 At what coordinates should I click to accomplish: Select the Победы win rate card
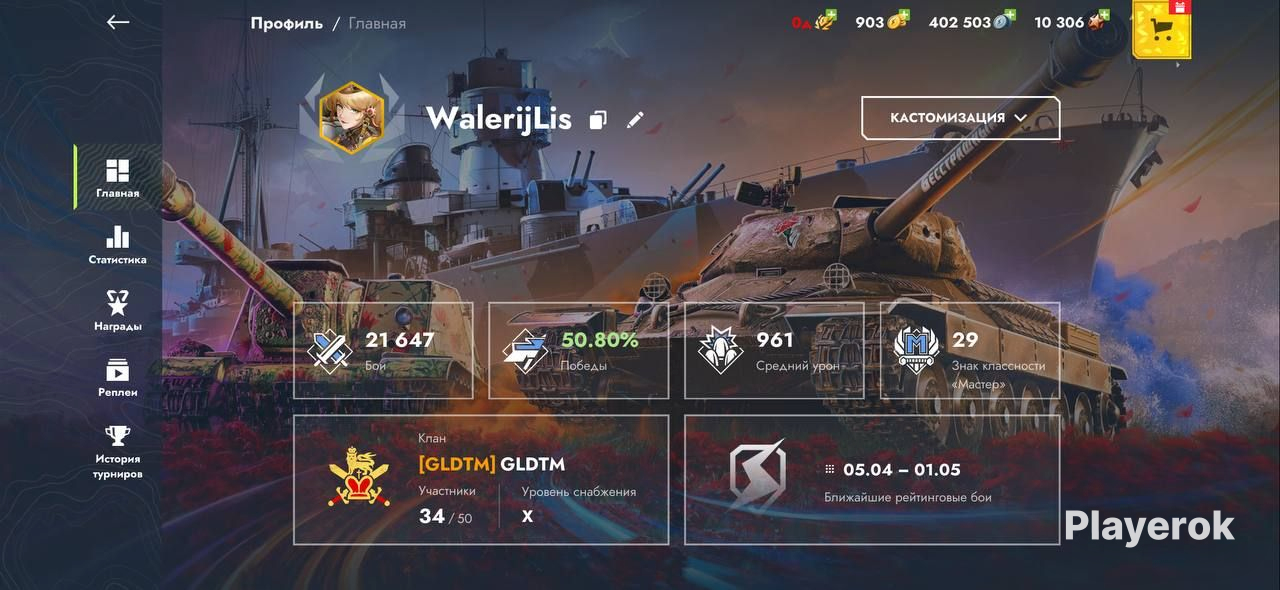point(579,351)
